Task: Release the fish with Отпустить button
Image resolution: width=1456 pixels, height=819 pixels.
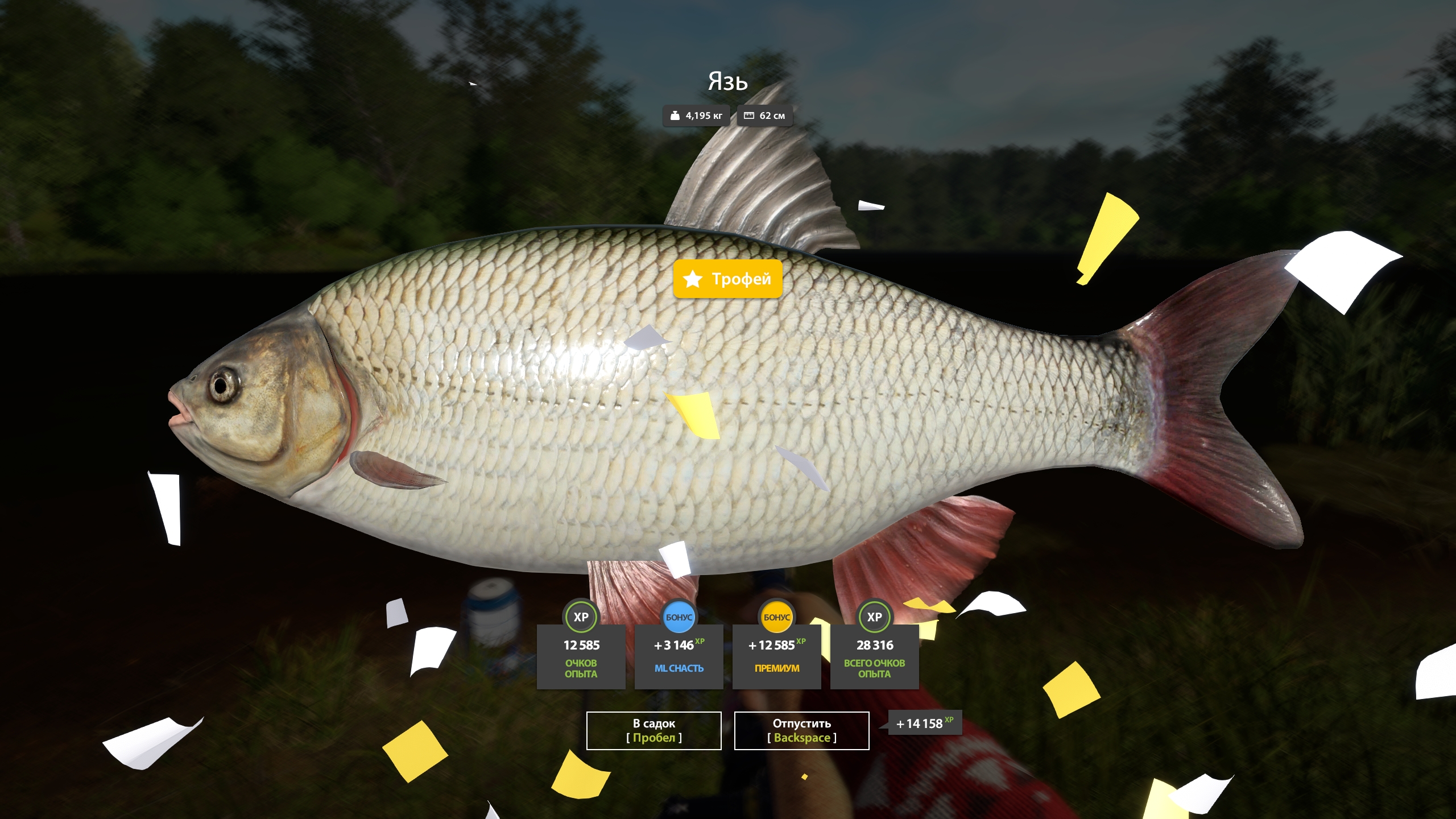Action: click(x=801, y=730)
